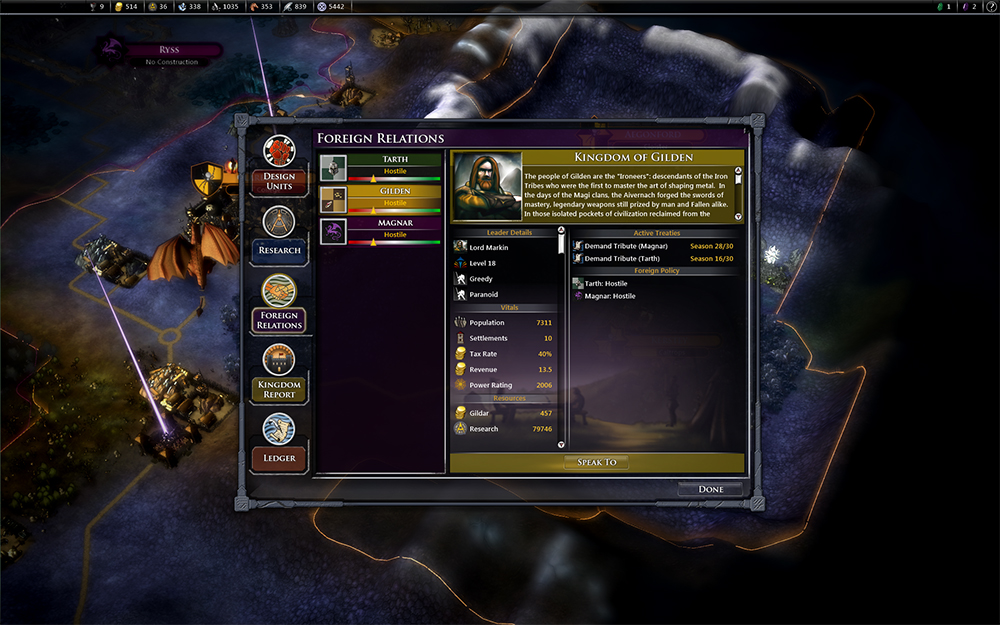The width and height of the screenshot is (1000, 625).
Task: Choose Gilden in the faction list
Action: pos(380,199)
